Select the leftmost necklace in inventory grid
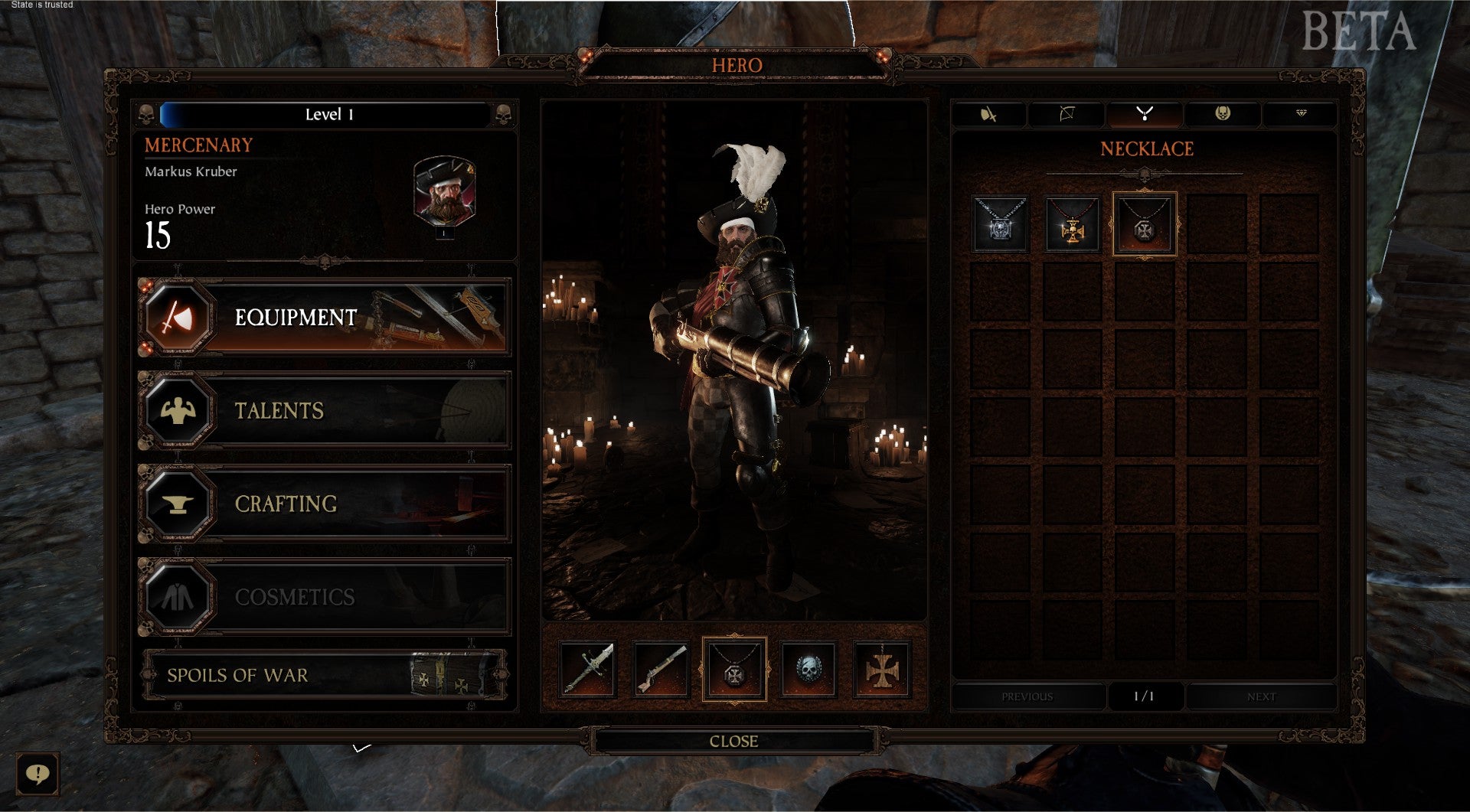Screen dimensions: 1470x812 tap(999, 227)
